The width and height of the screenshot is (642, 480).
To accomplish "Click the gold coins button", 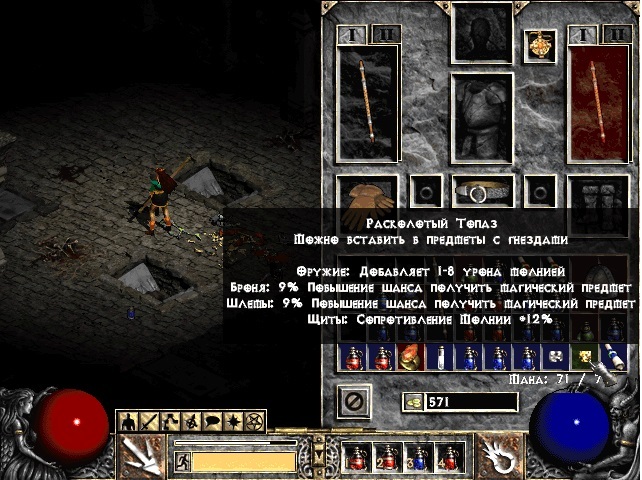I will (x=411, y=402).
